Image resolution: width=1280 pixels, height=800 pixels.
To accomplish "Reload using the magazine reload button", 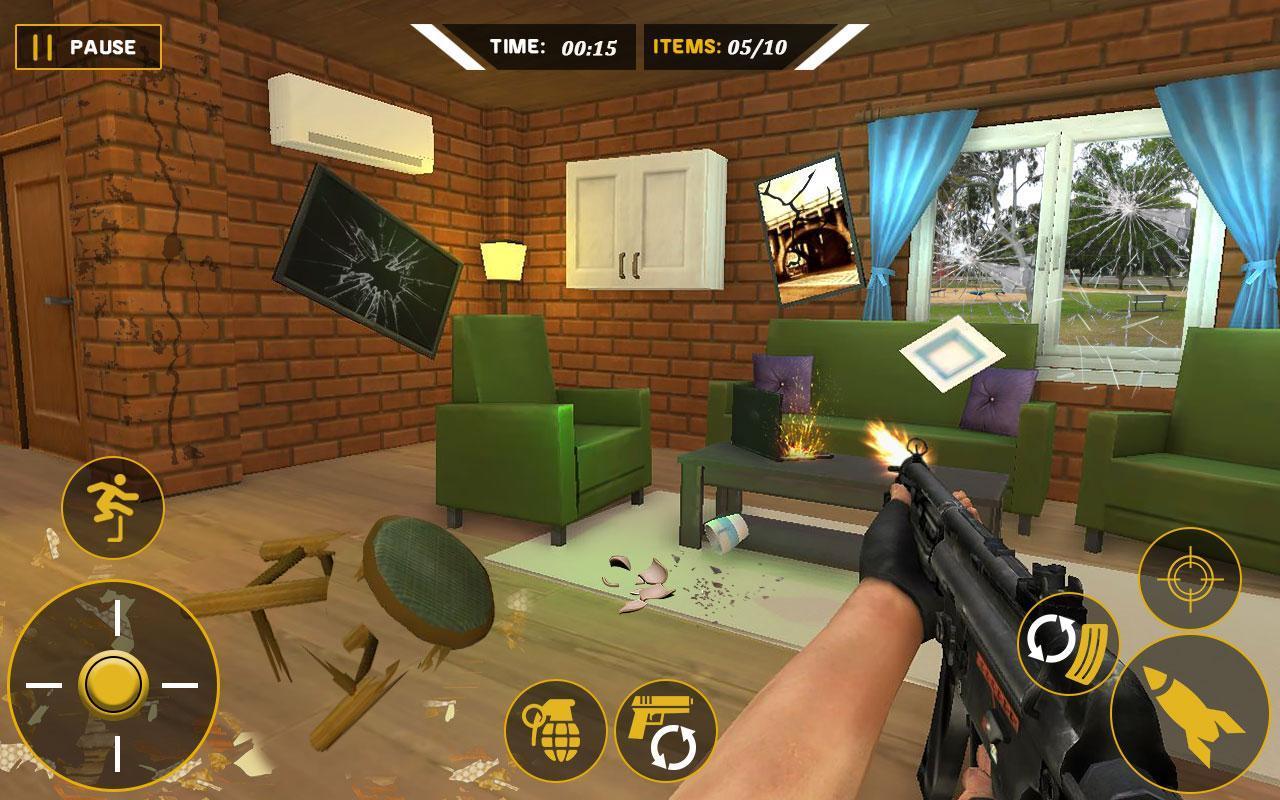I will (1068, 644).
